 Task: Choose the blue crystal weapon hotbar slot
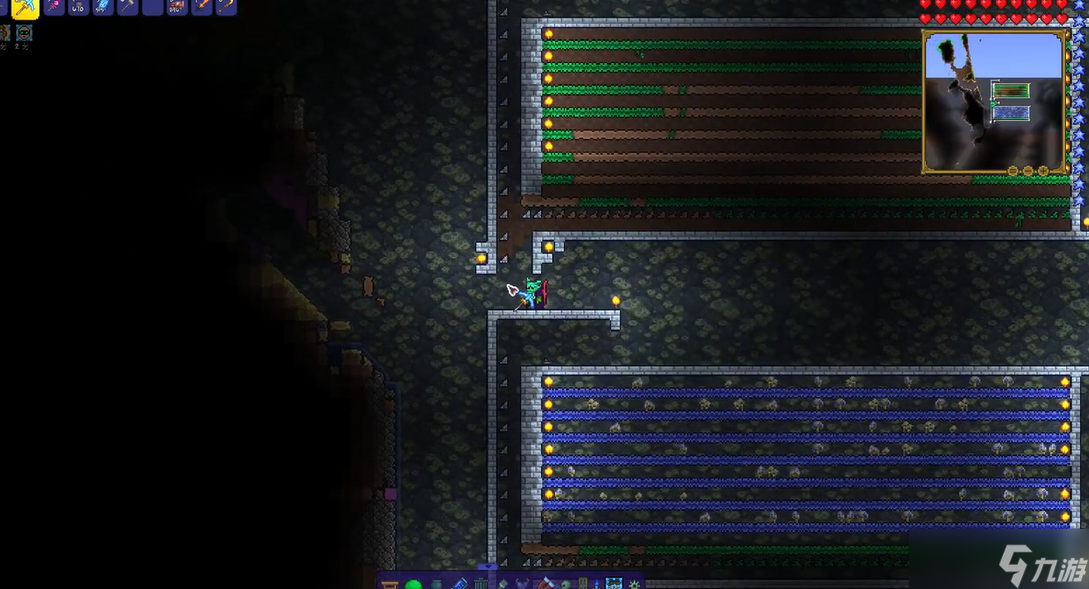coord(102,7)
